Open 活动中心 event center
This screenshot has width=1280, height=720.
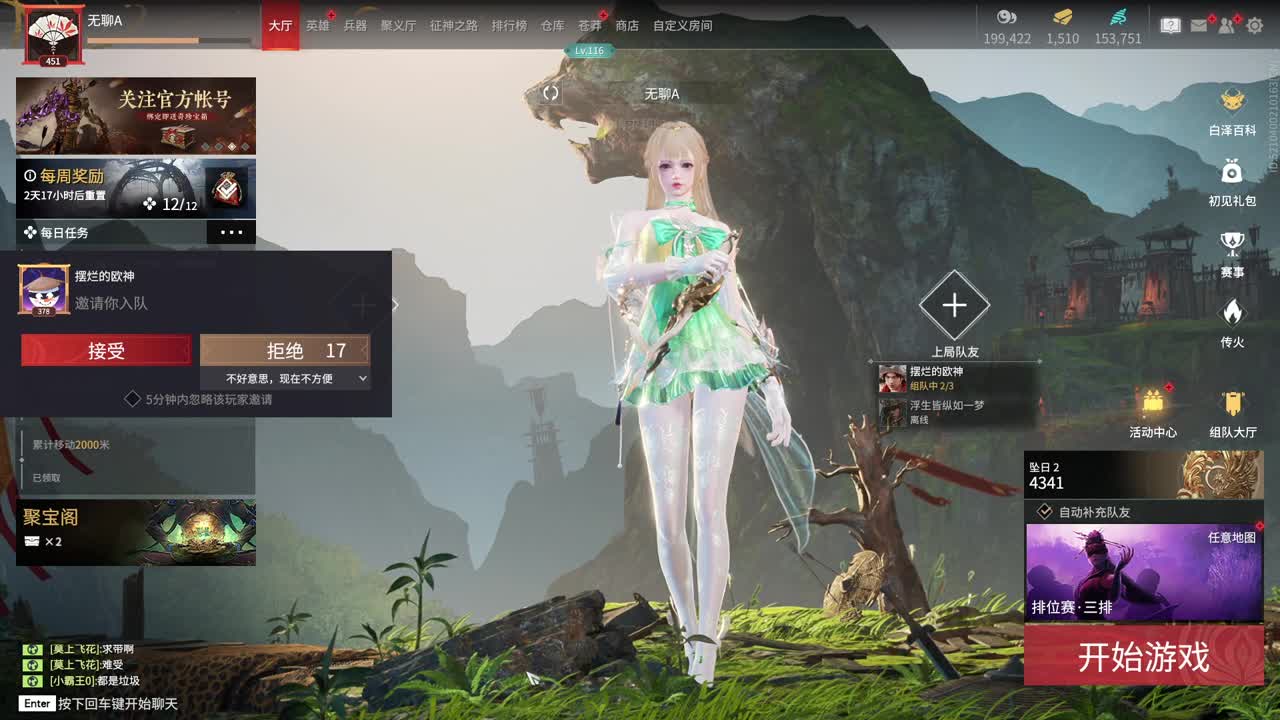click(x=1153, y=413)
